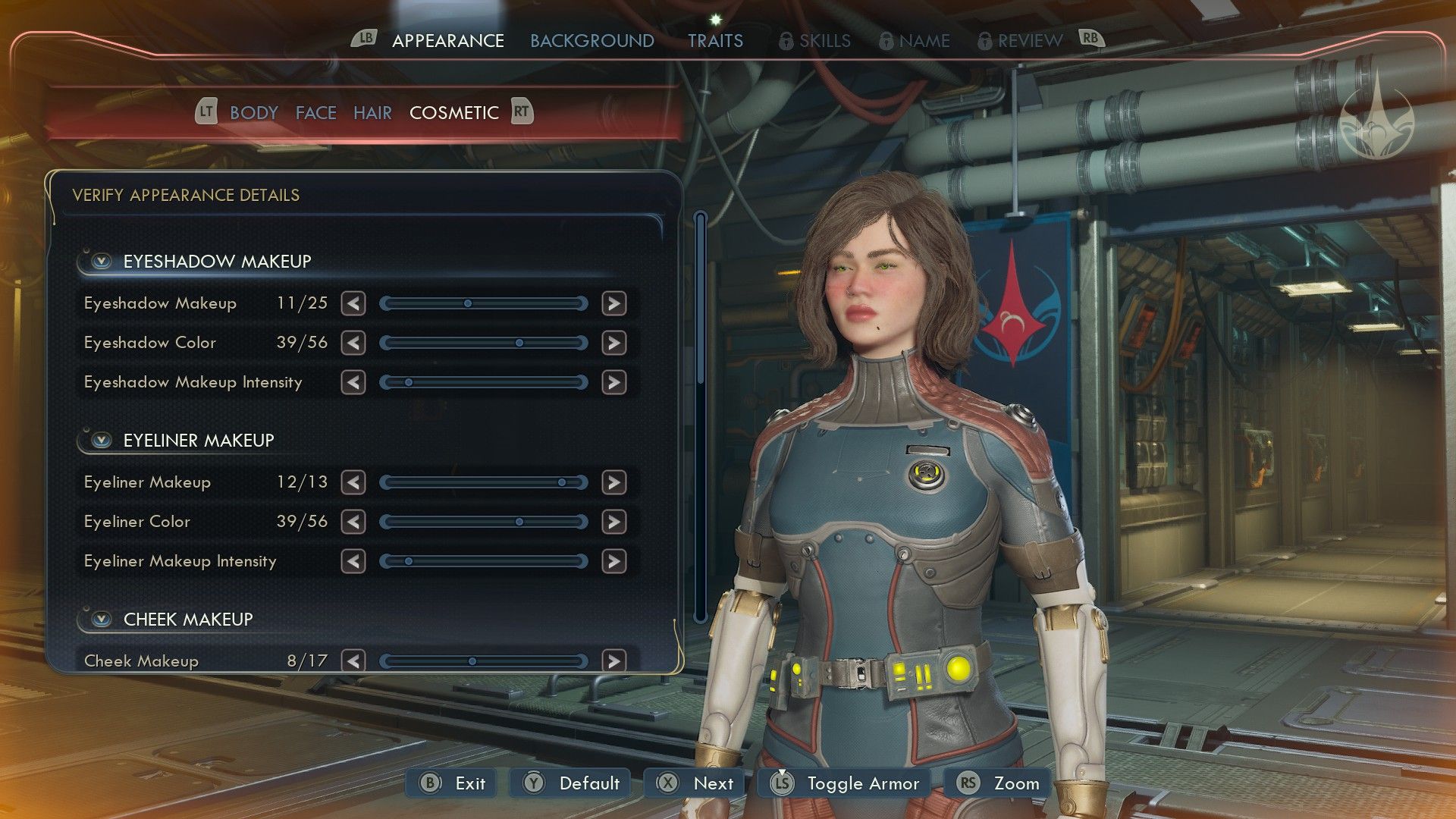Decrease Cheek Makeup with left arrow
The width and height of the screenshot is (1456, 819).
(353, 661)
